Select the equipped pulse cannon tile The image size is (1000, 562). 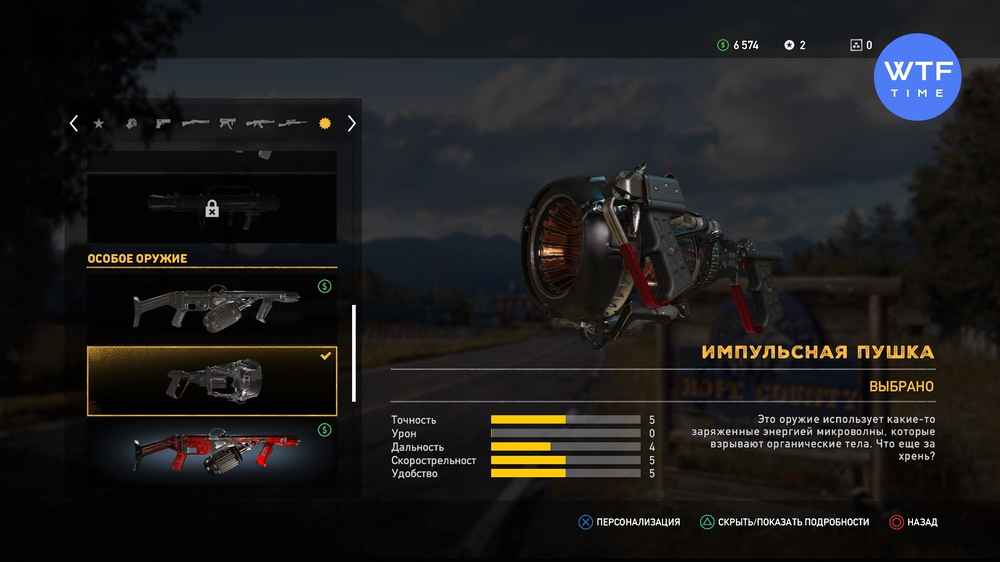click(x=212, y=381)
